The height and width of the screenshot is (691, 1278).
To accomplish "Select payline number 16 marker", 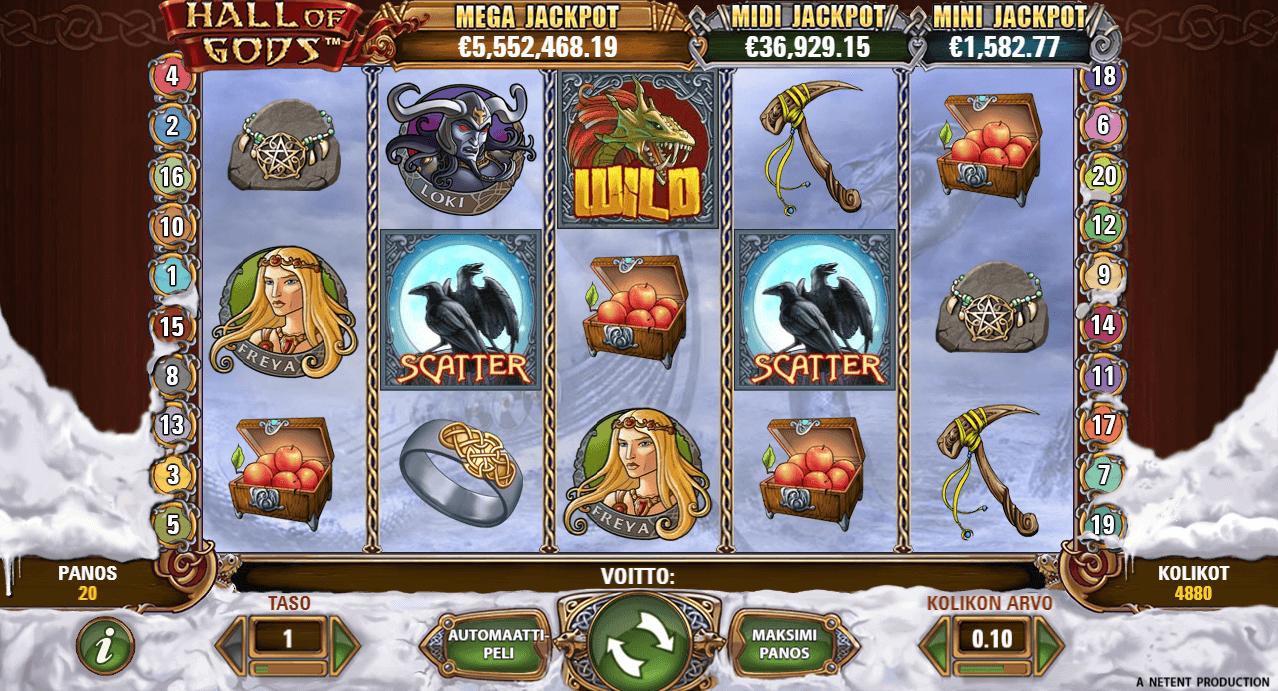I will [172, 176].
